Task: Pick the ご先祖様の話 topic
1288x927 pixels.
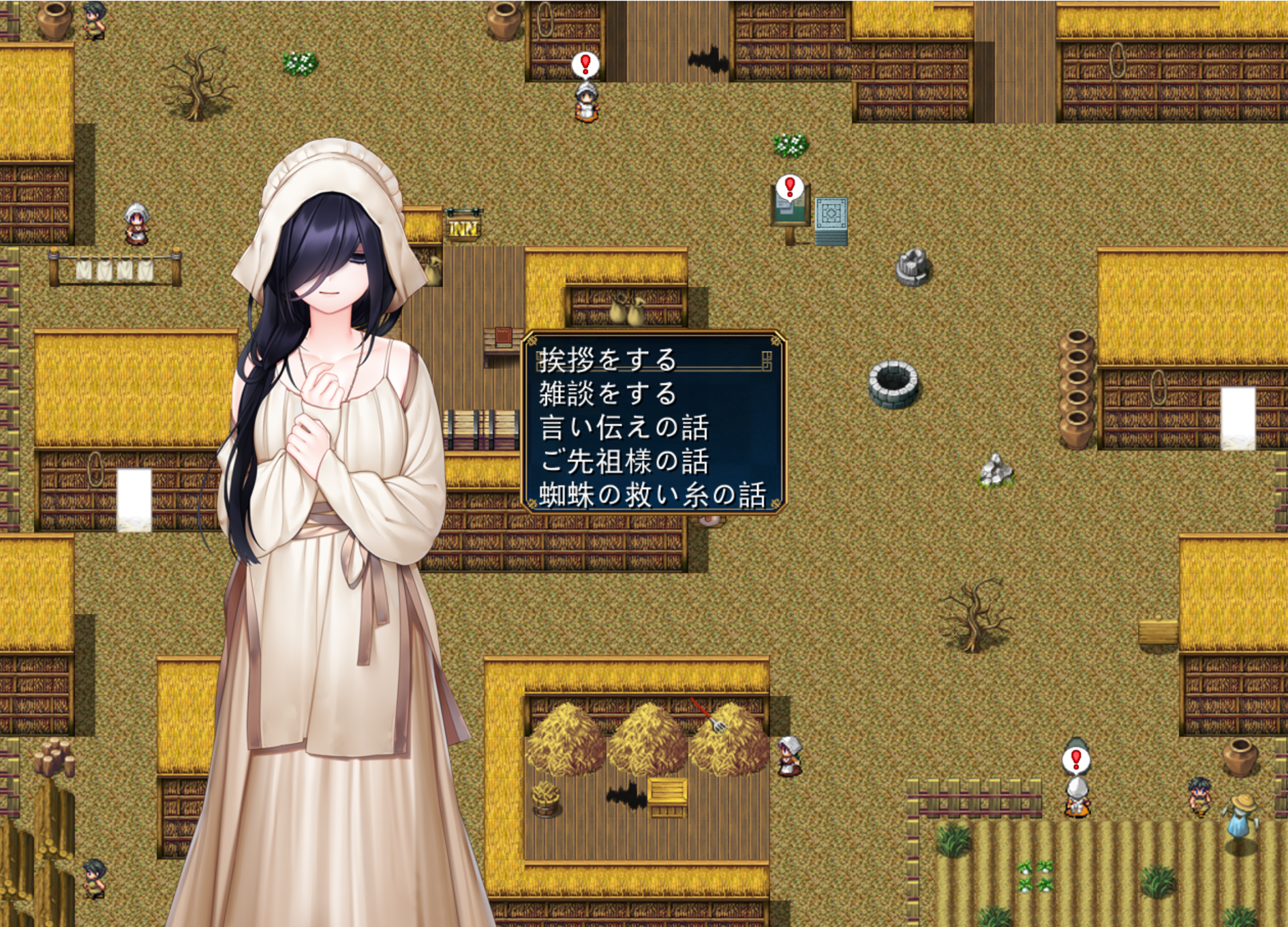Action: coord(626,459)
